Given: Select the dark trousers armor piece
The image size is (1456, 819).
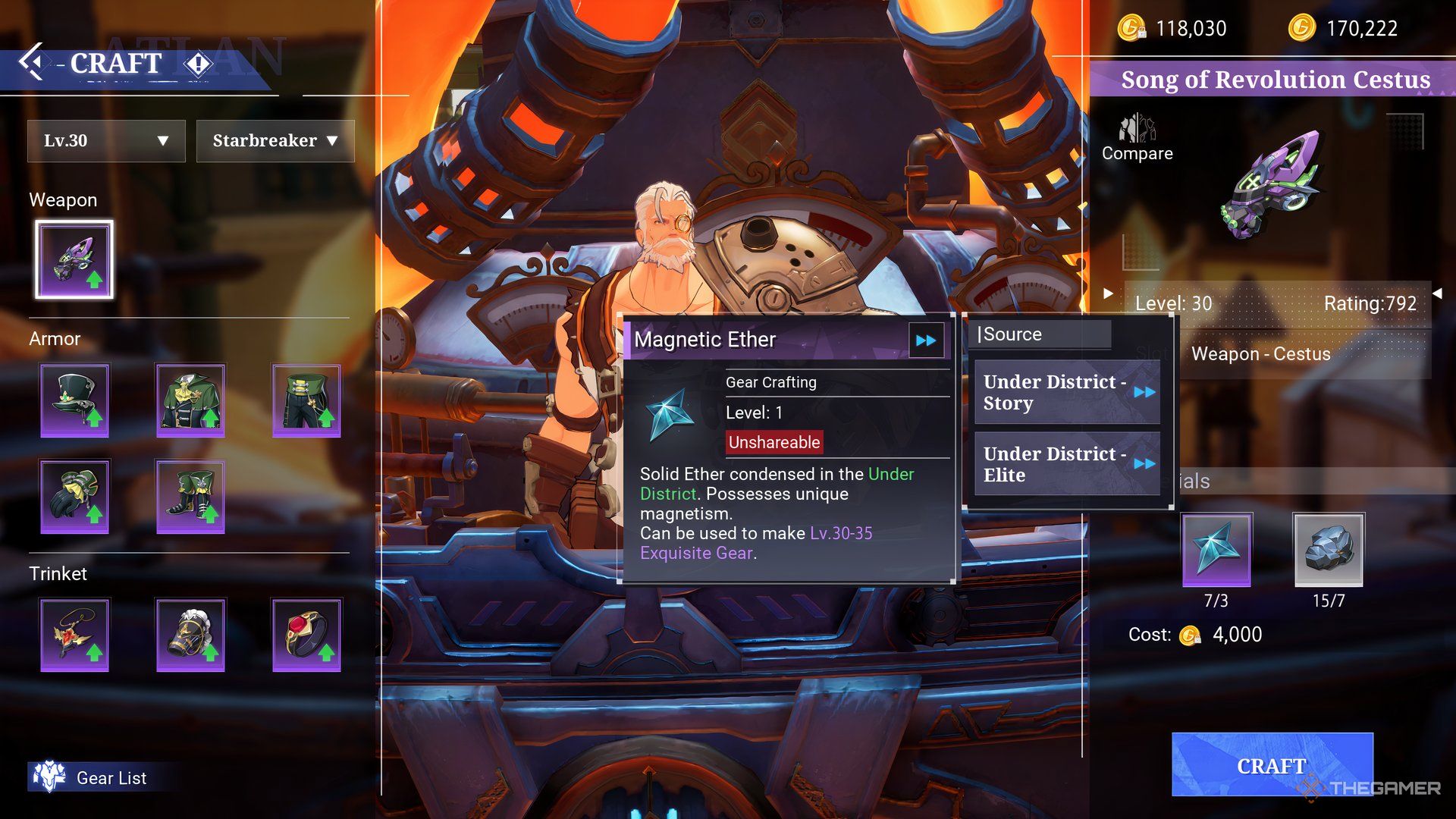Looking at the screenshot, I should [306, 400].
